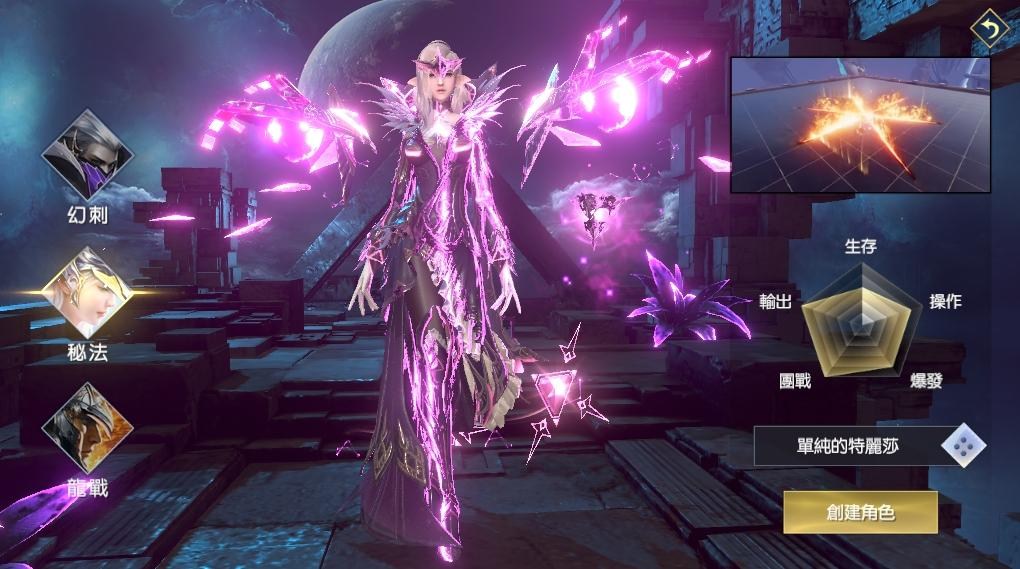This screenshot has height=569, width=1020.
Task: Edit the character name field
Action: pyautogui.click(x=848, y=446)
